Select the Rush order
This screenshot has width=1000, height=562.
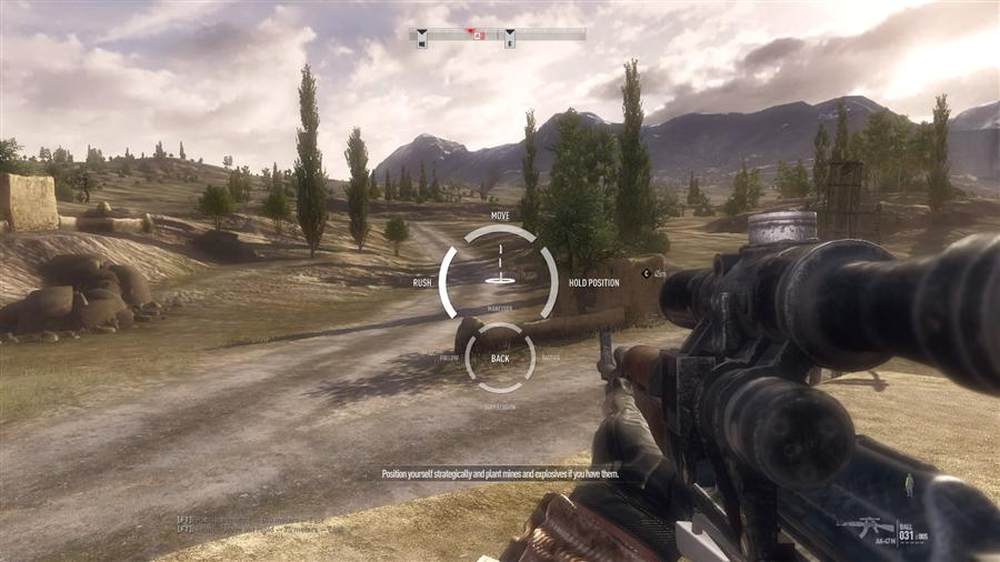click(422, 283)
